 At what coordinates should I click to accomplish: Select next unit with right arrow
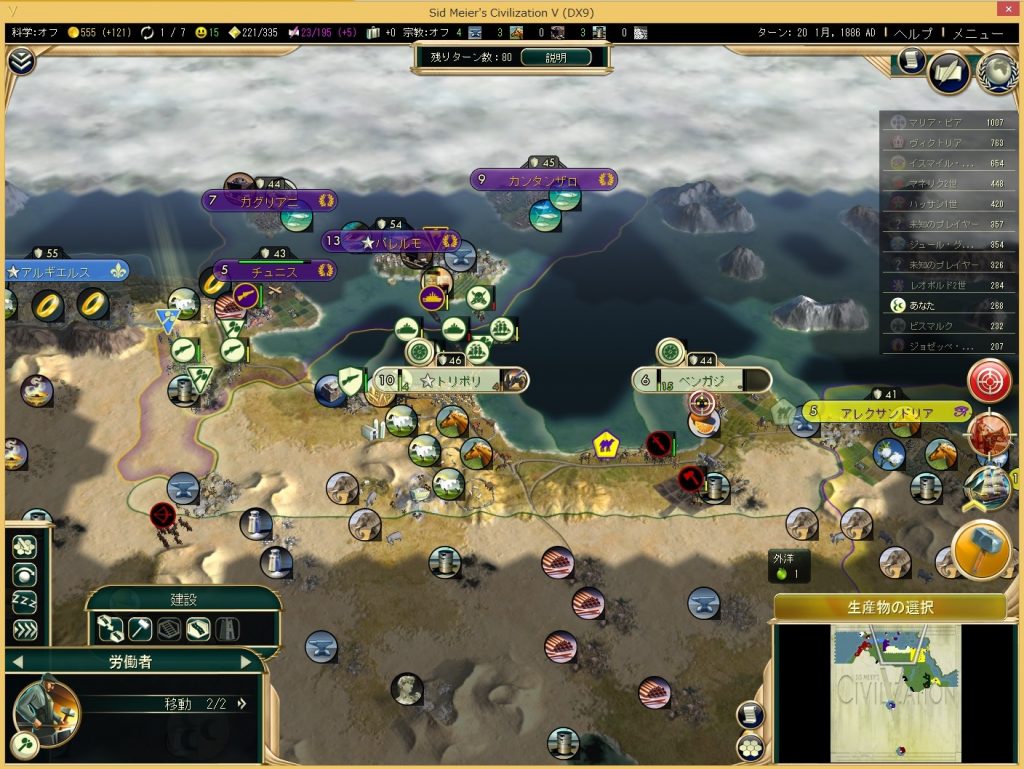pos(246,661)
